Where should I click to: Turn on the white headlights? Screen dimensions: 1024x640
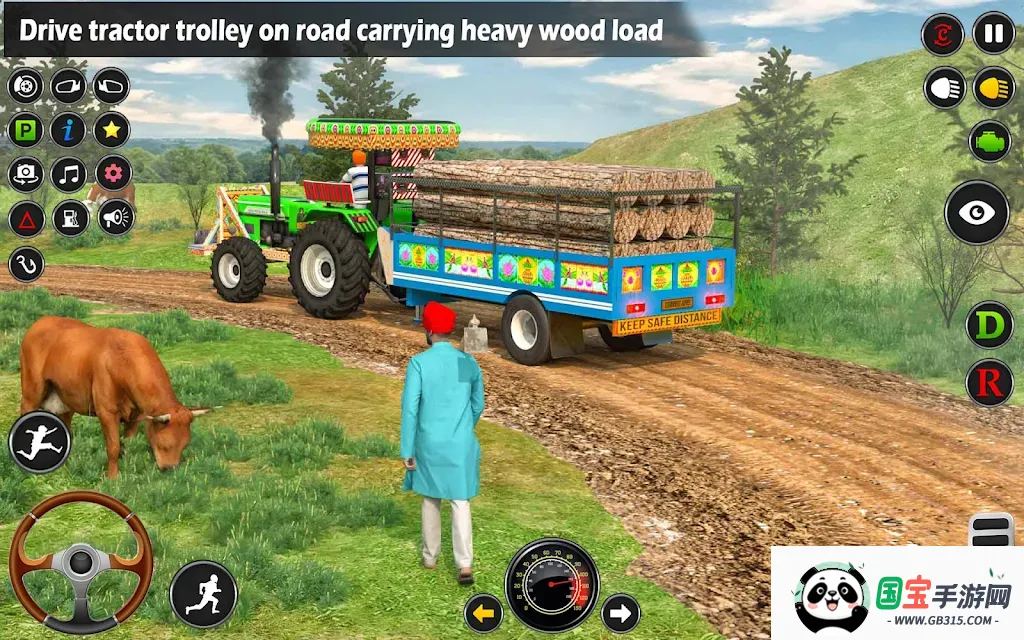942,88
